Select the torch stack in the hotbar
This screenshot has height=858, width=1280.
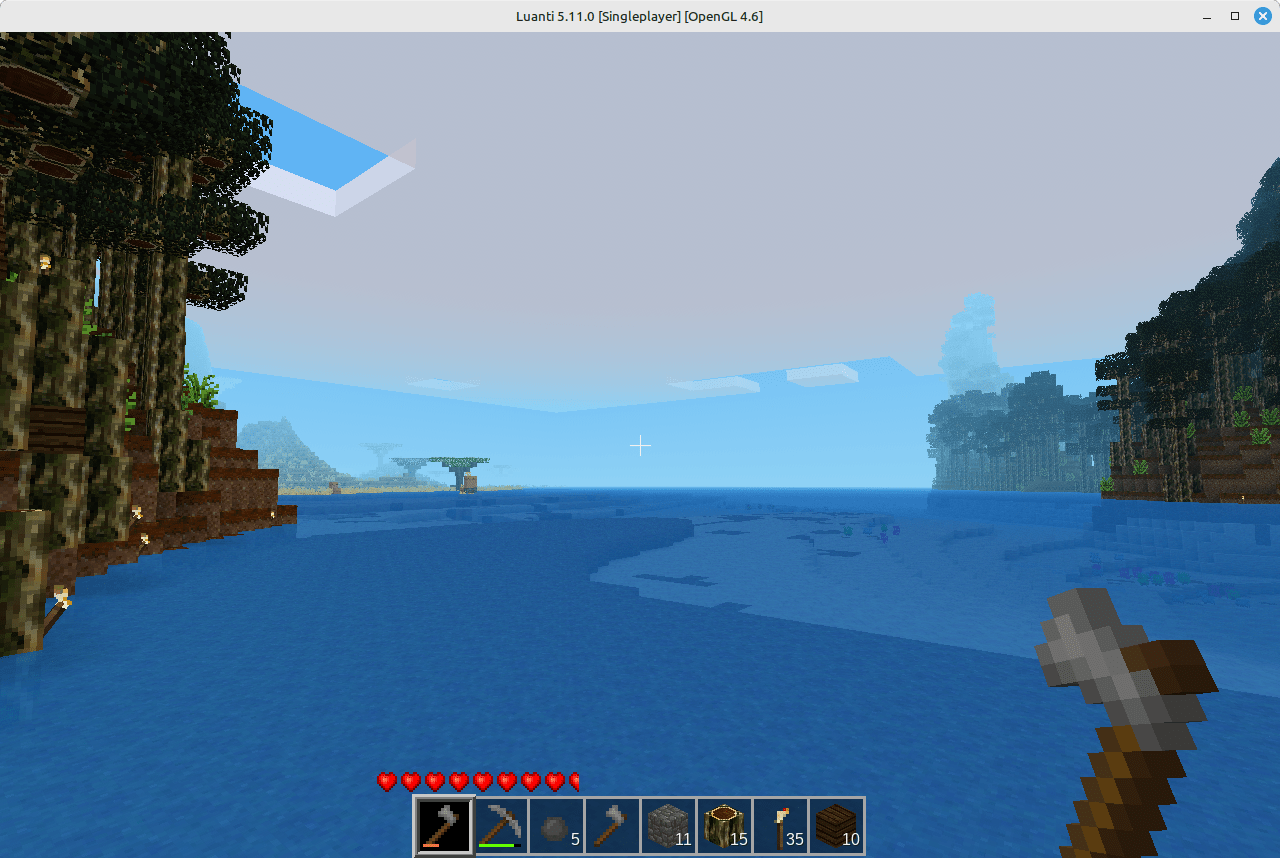click(x=780, y=825)
